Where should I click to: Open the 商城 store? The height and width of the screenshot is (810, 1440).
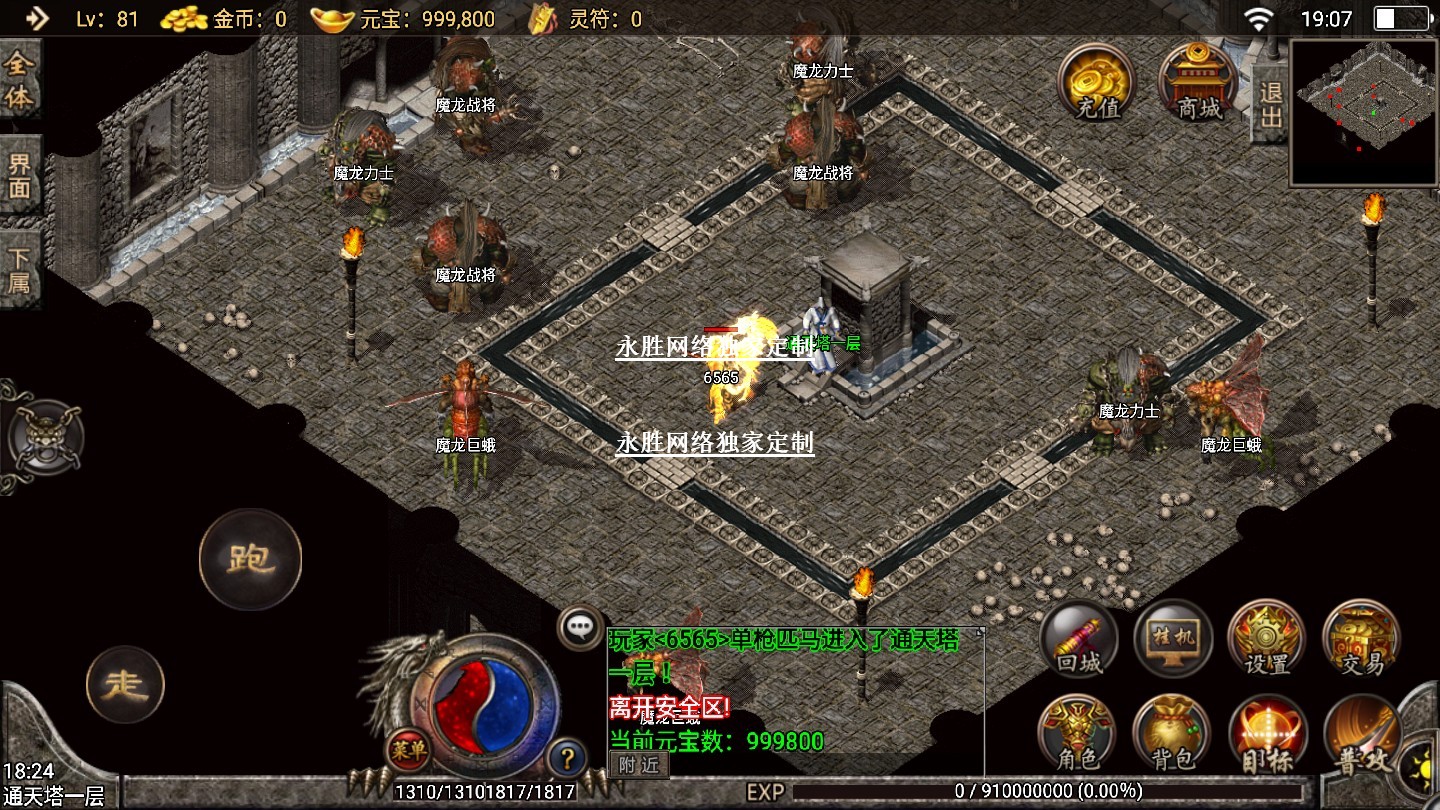pyautogui.click(x=1198, y=83)
